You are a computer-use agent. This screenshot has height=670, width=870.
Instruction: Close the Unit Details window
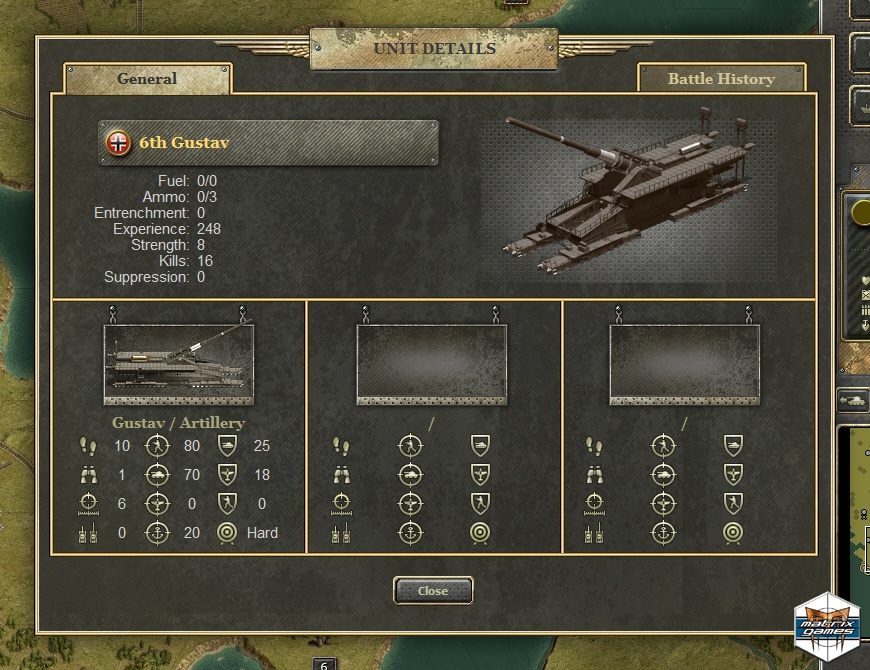(433, 591)
